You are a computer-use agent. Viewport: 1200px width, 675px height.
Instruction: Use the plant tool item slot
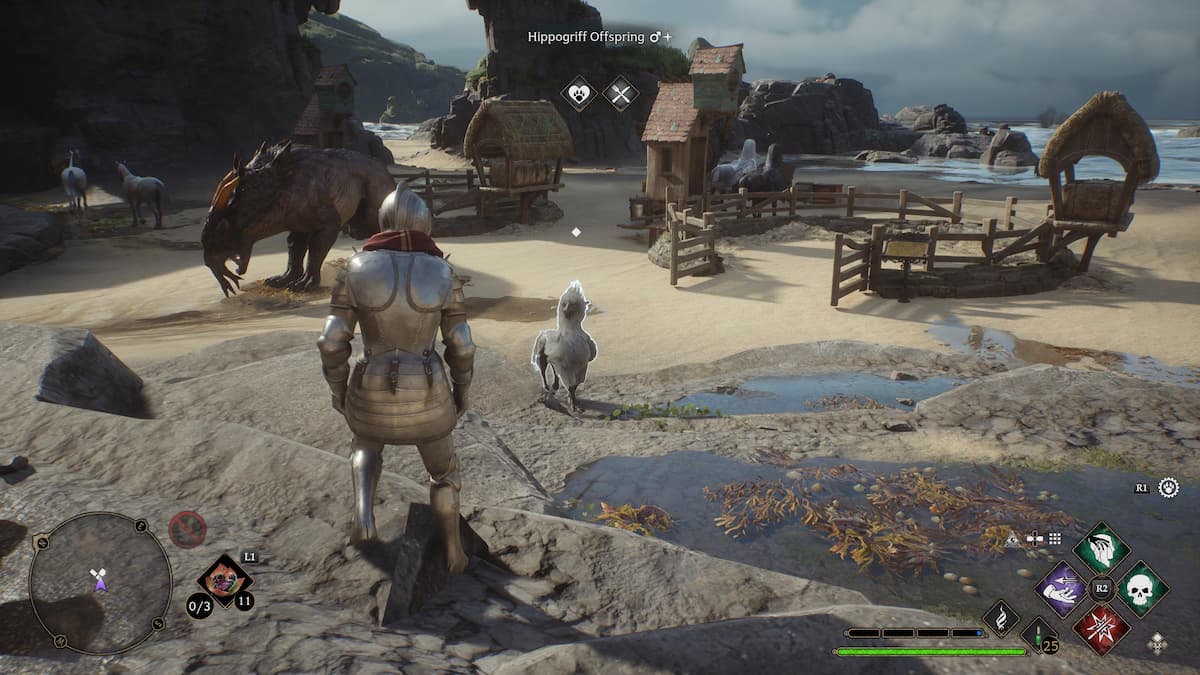point(224,581)
